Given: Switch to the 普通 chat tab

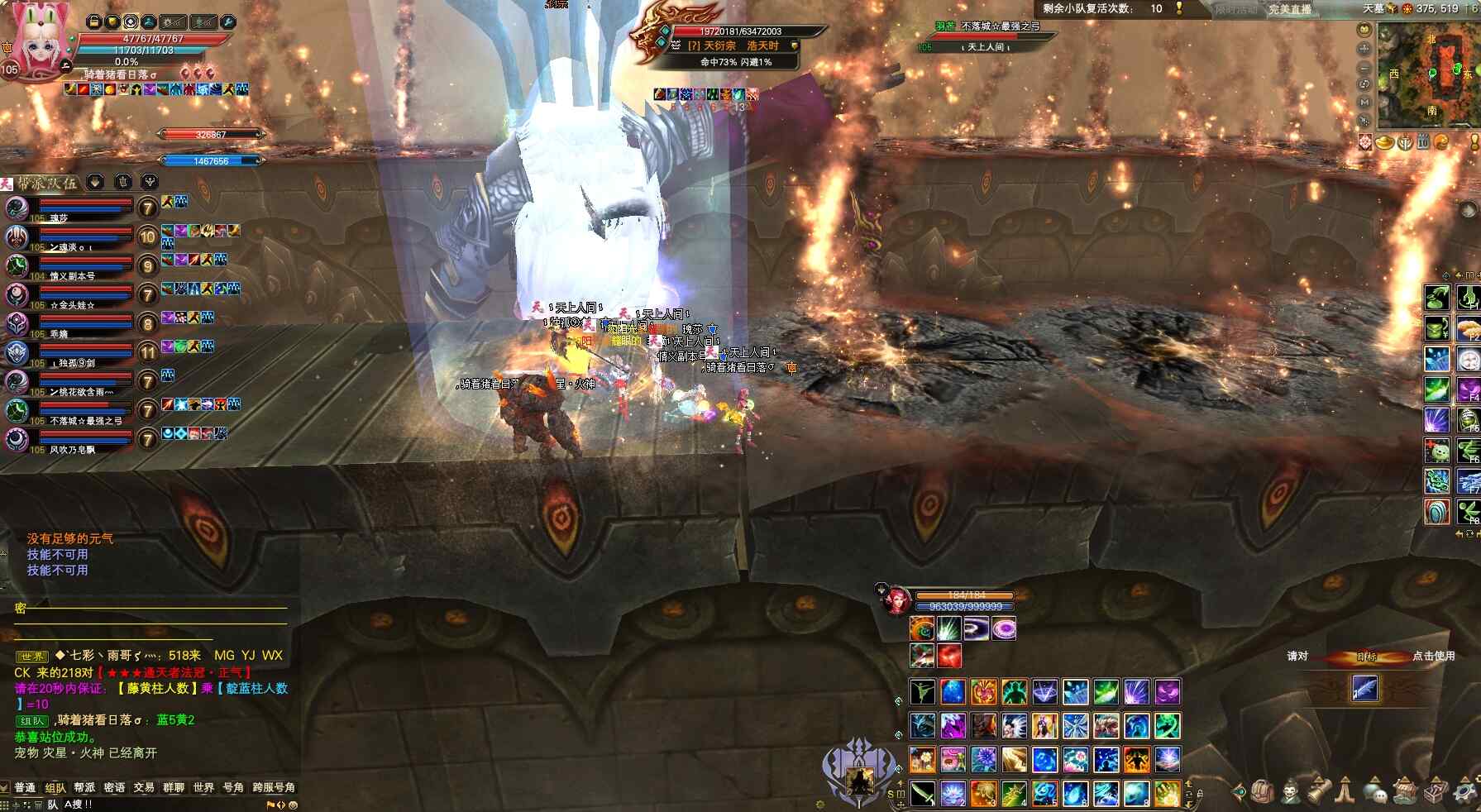Looking at the screenshot, I should pyautogui.click(x=25, y=787).
